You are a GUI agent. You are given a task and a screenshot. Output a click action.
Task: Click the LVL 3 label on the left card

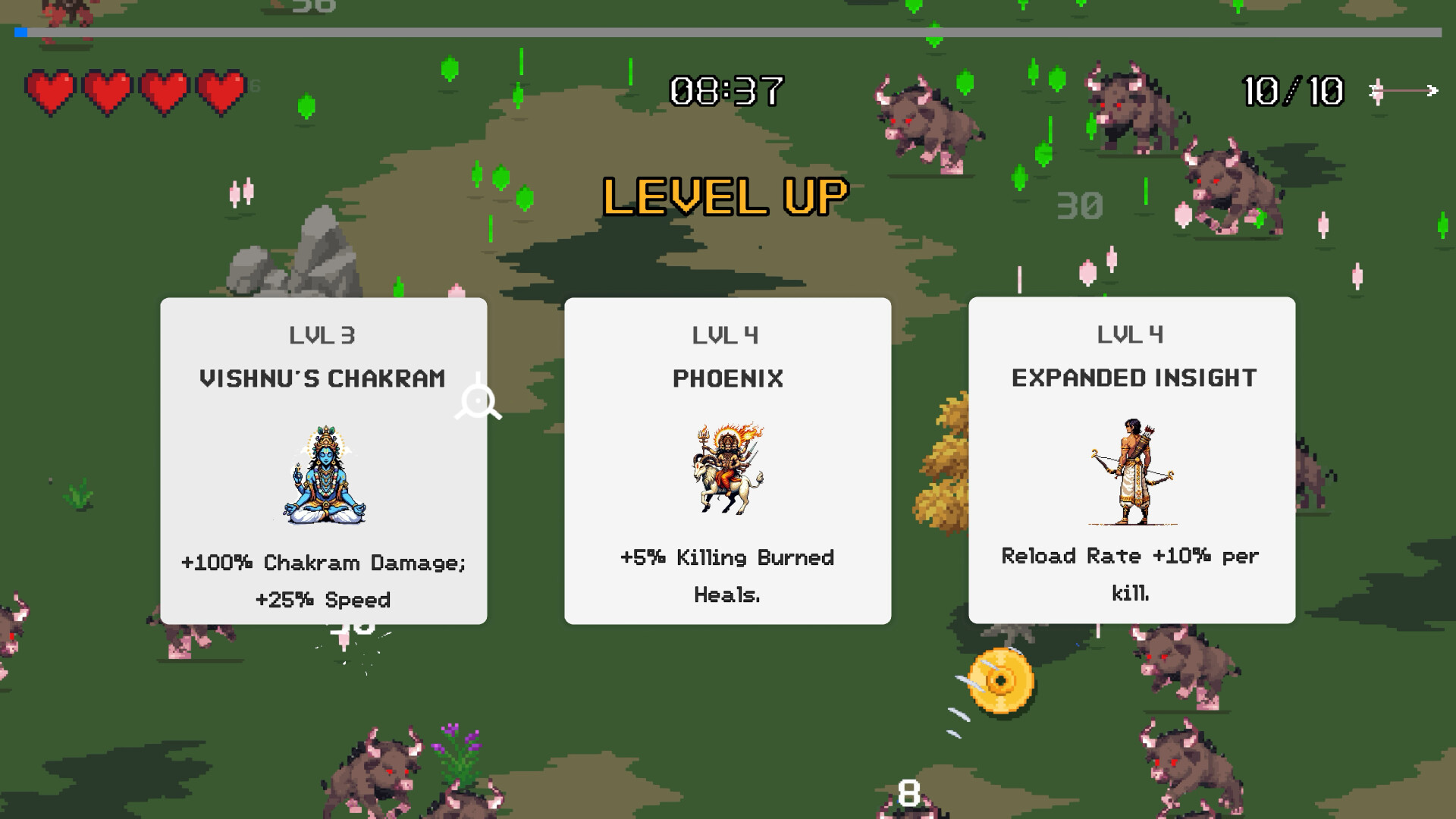click(324, 334)
